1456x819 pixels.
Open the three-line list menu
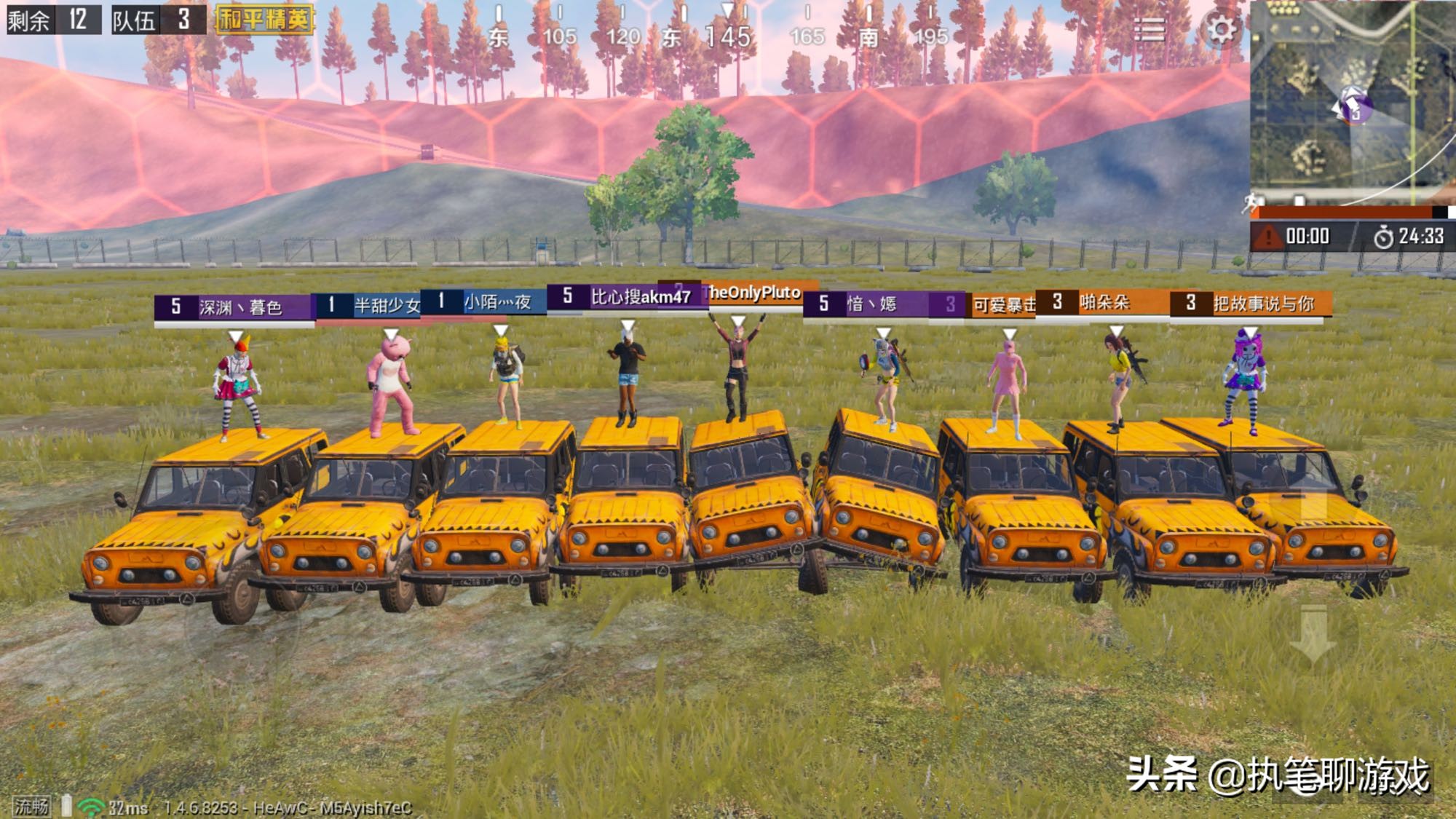[x=1149, y=30]
